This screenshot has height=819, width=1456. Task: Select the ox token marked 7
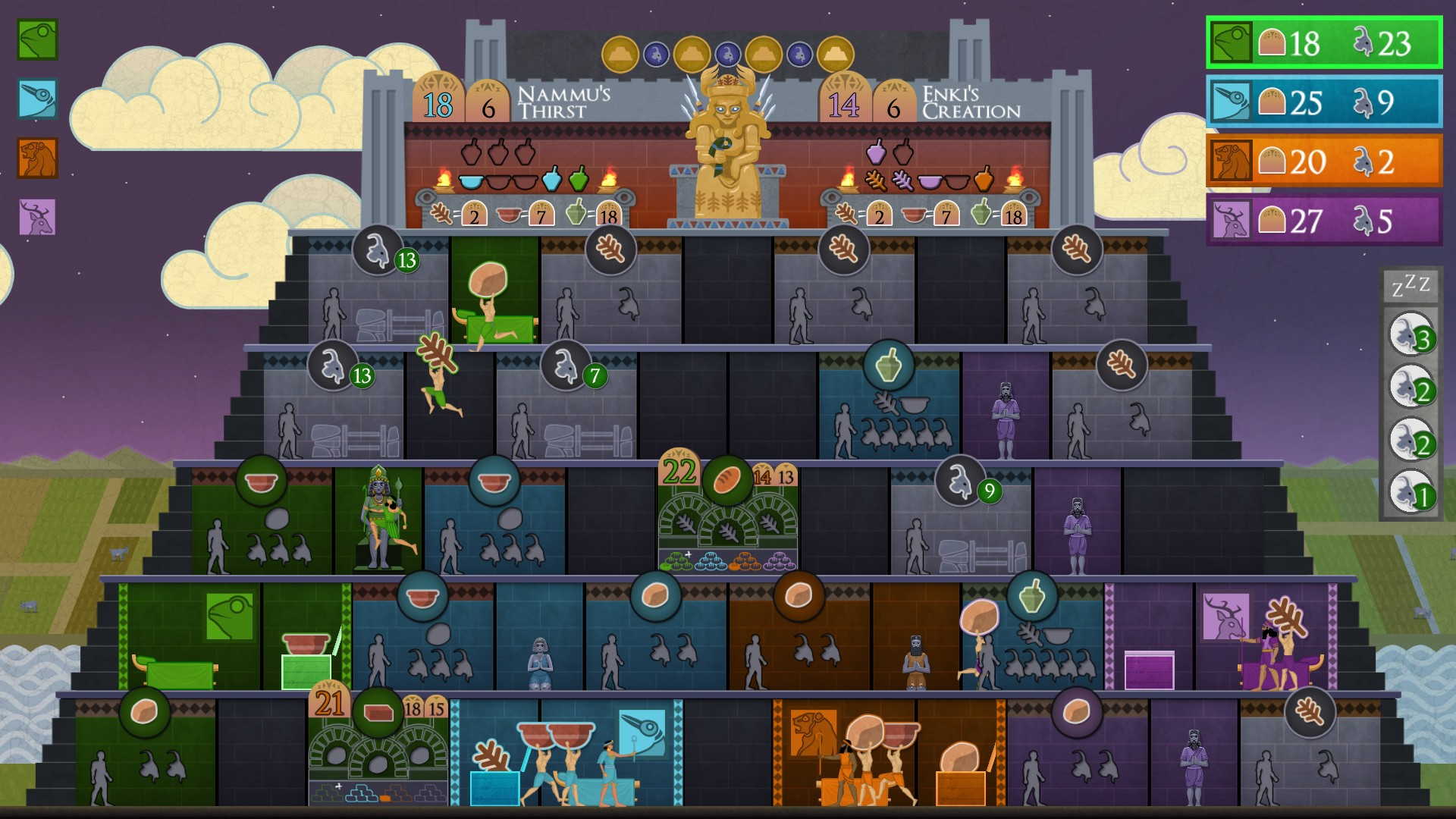(566, 366)
